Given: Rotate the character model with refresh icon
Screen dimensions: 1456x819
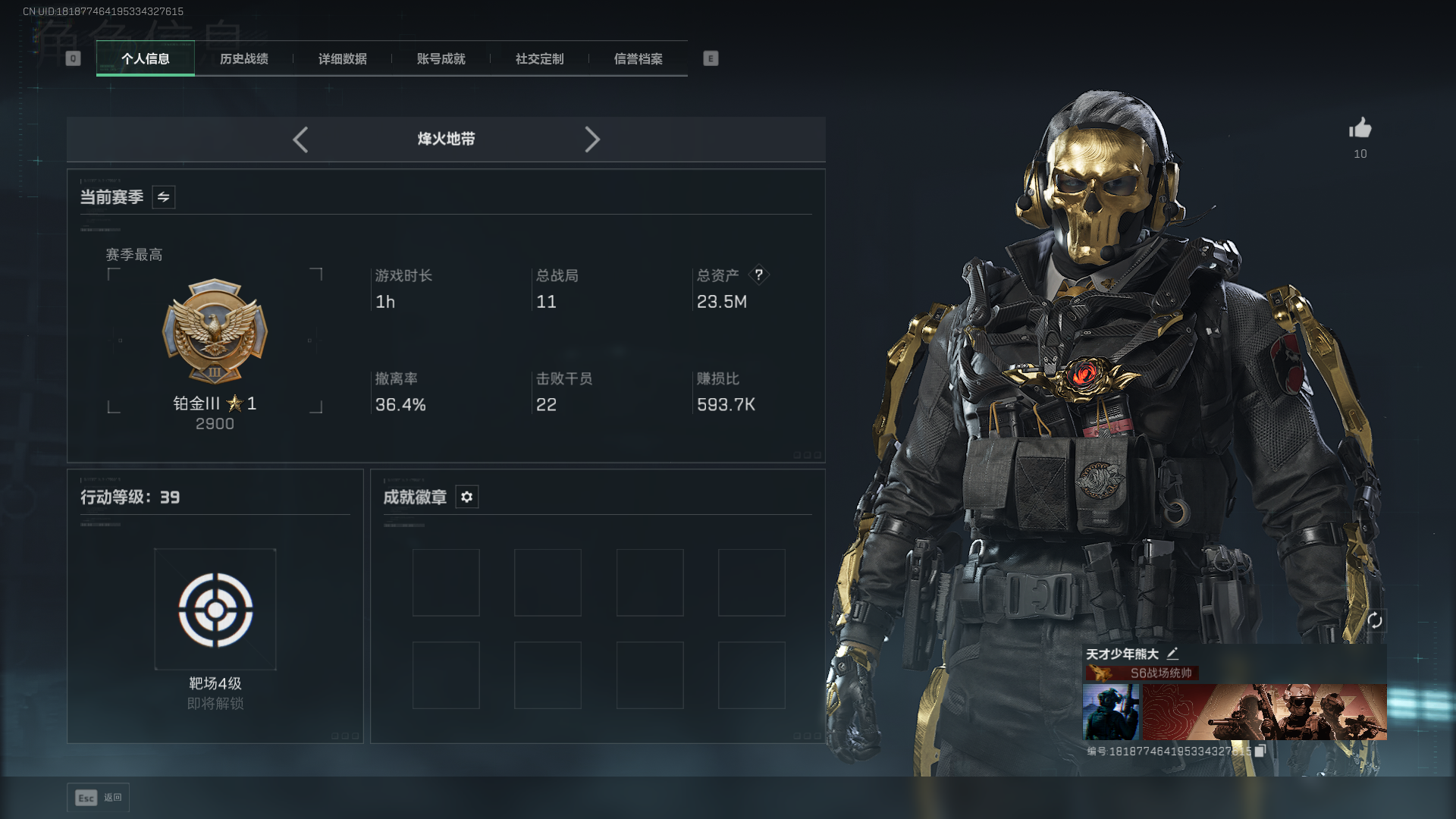Looking at the screenshot, I should tap(1375, 621).
